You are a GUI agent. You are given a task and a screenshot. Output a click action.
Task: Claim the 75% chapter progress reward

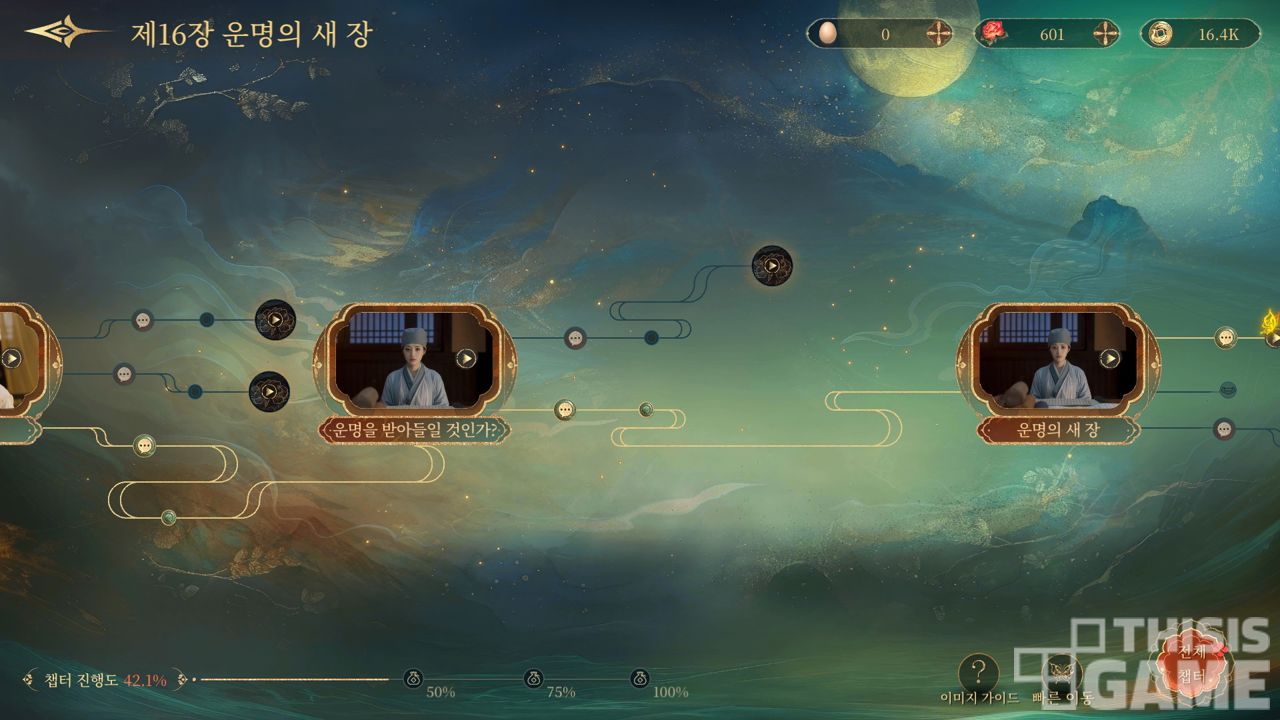(x=534, y=679)
